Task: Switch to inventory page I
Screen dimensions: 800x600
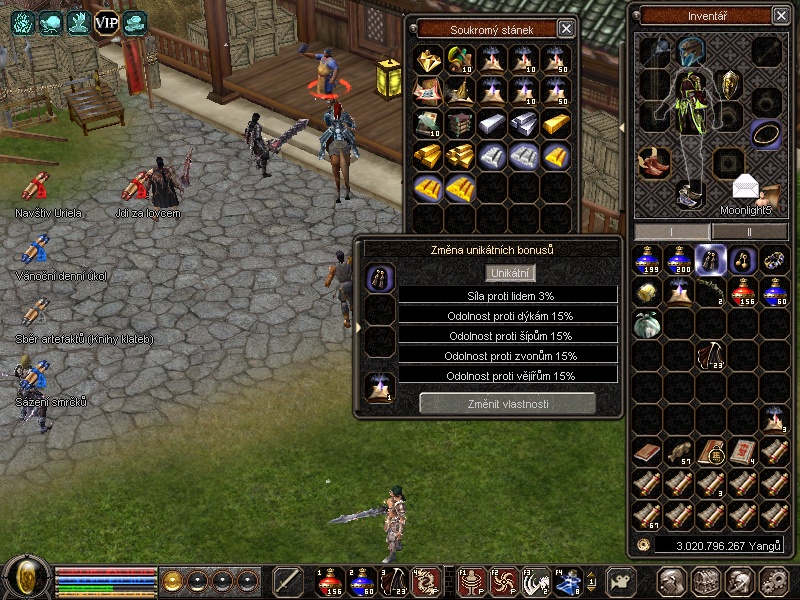Action: click(672, 231)
